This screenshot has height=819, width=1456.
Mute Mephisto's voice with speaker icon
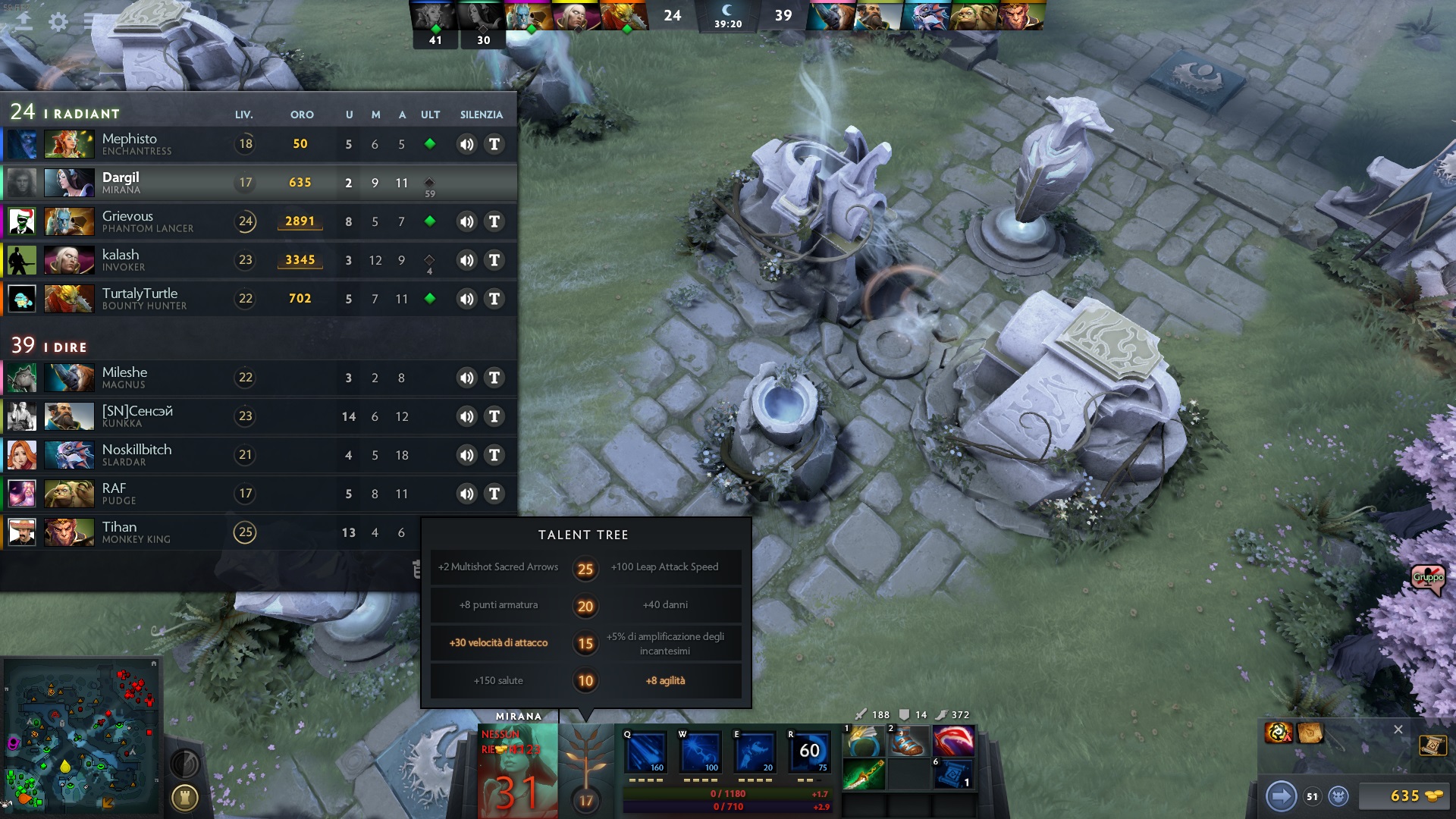[x=466, y=144]
